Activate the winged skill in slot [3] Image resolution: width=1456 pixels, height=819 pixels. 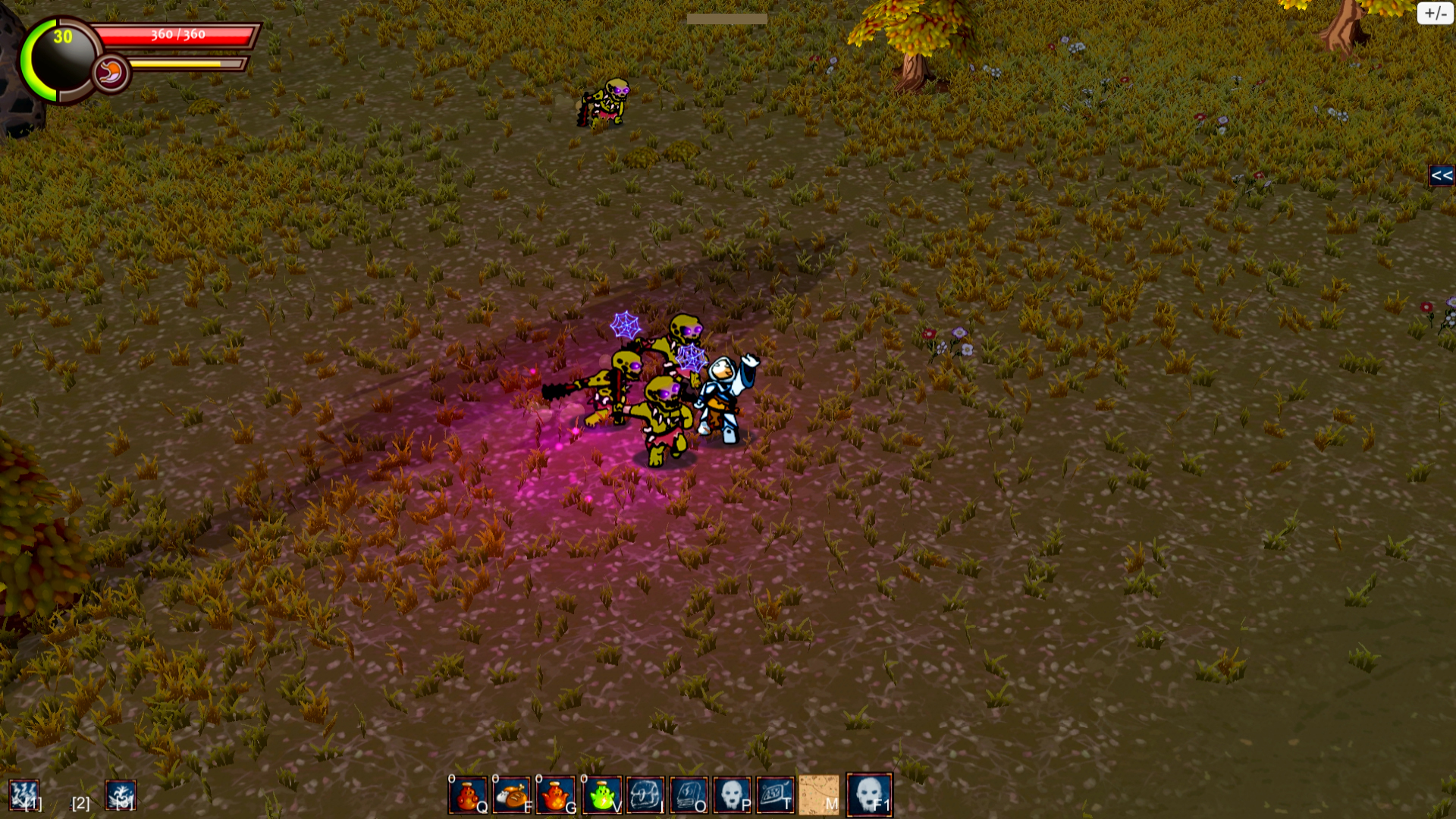121,795
